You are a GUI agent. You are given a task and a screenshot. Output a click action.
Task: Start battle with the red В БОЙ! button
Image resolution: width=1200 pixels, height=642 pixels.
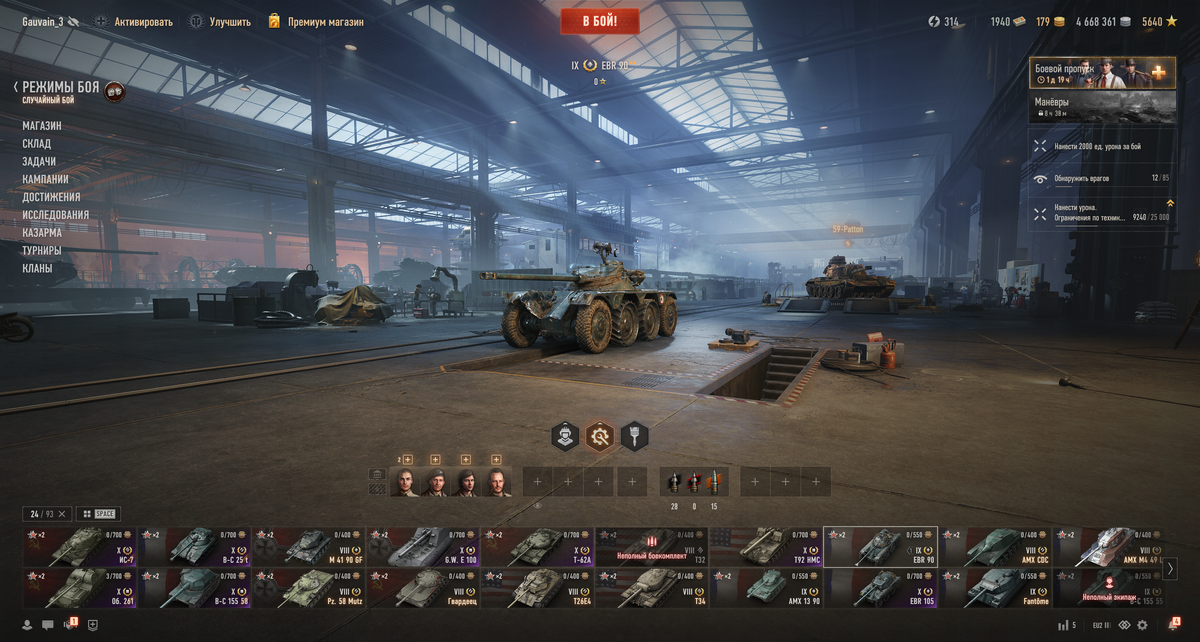click(599, 21)
